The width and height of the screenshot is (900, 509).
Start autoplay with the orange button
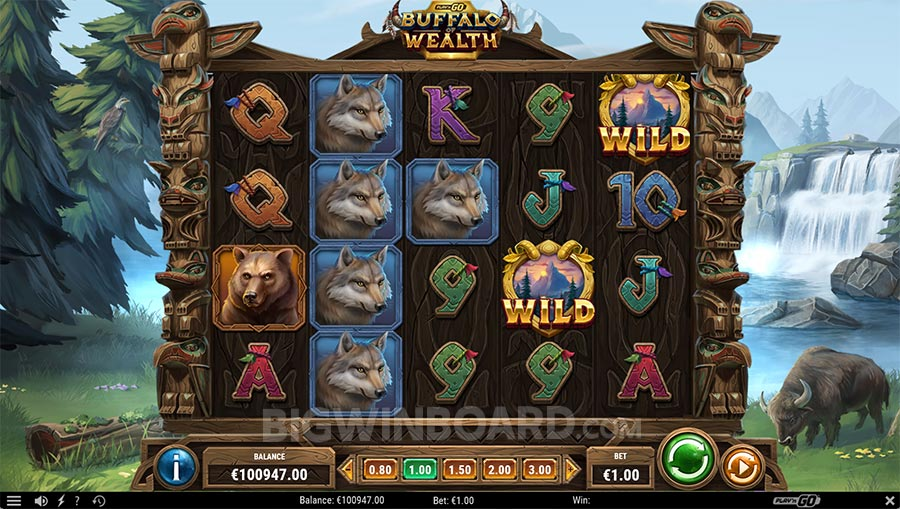tap(743, 466)
